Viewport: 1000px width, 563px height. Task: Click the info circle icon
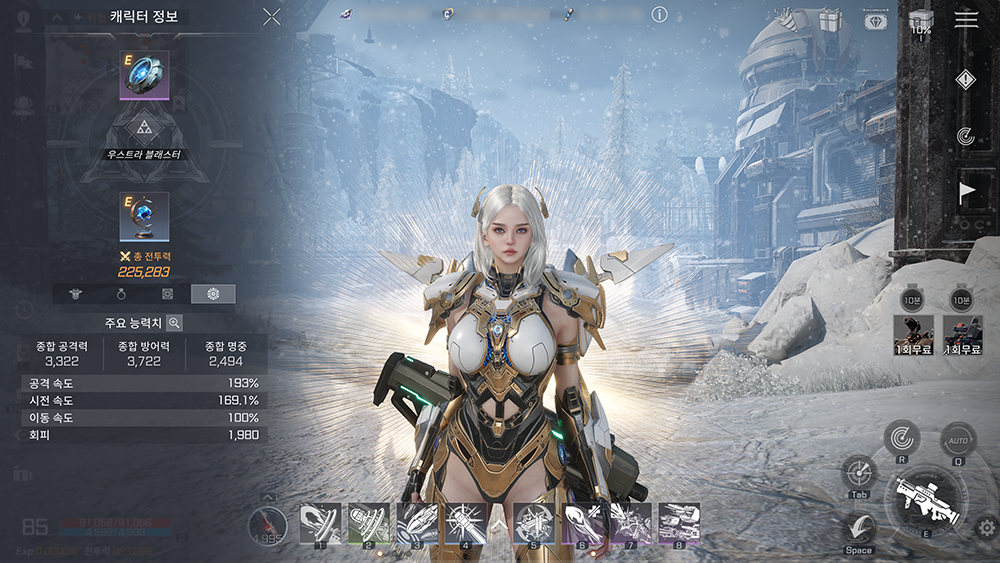coord(659,14)
